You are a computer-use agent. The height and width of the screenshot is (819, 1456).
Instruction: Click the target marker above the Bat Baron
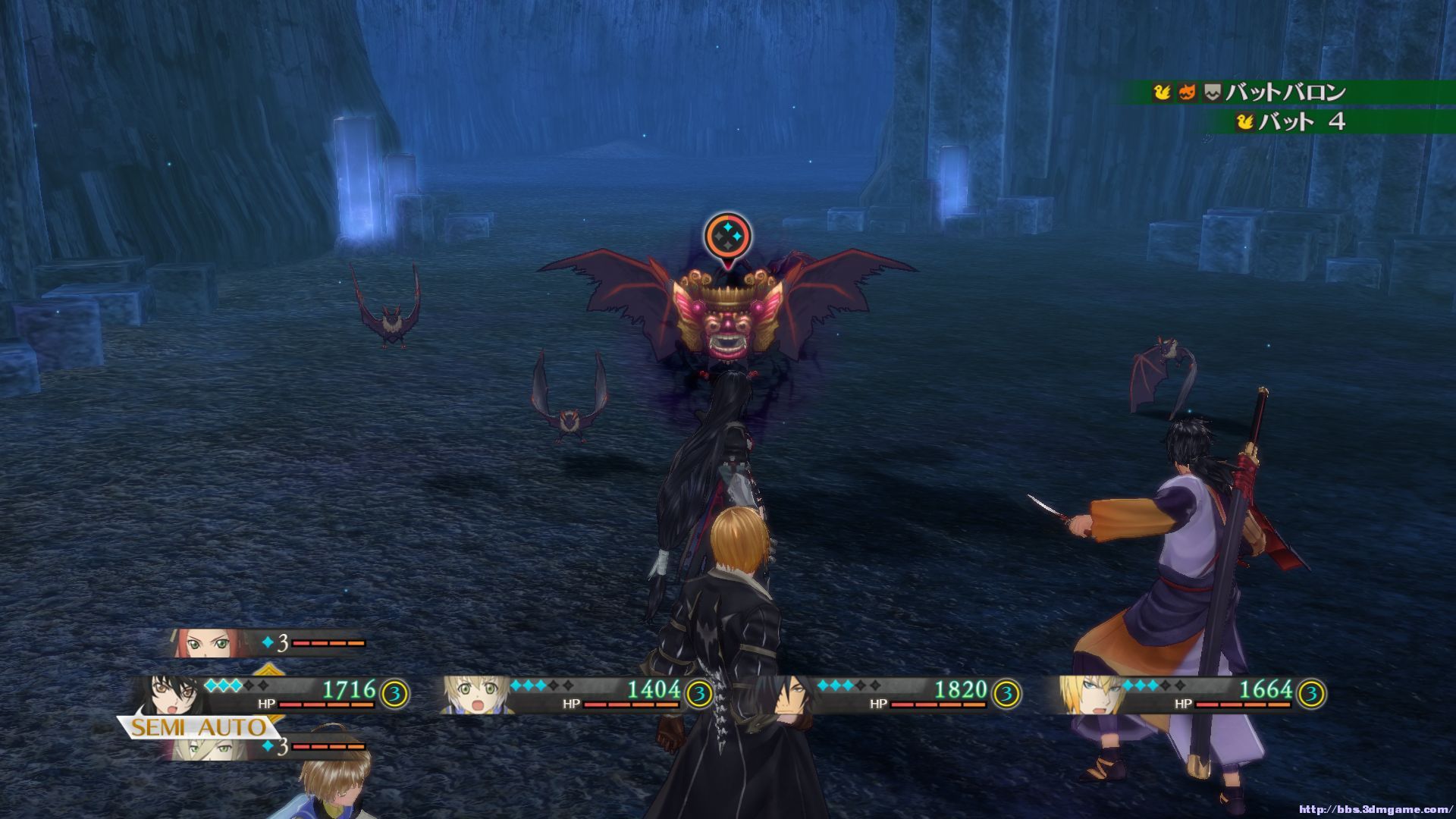tap(727, 237)
